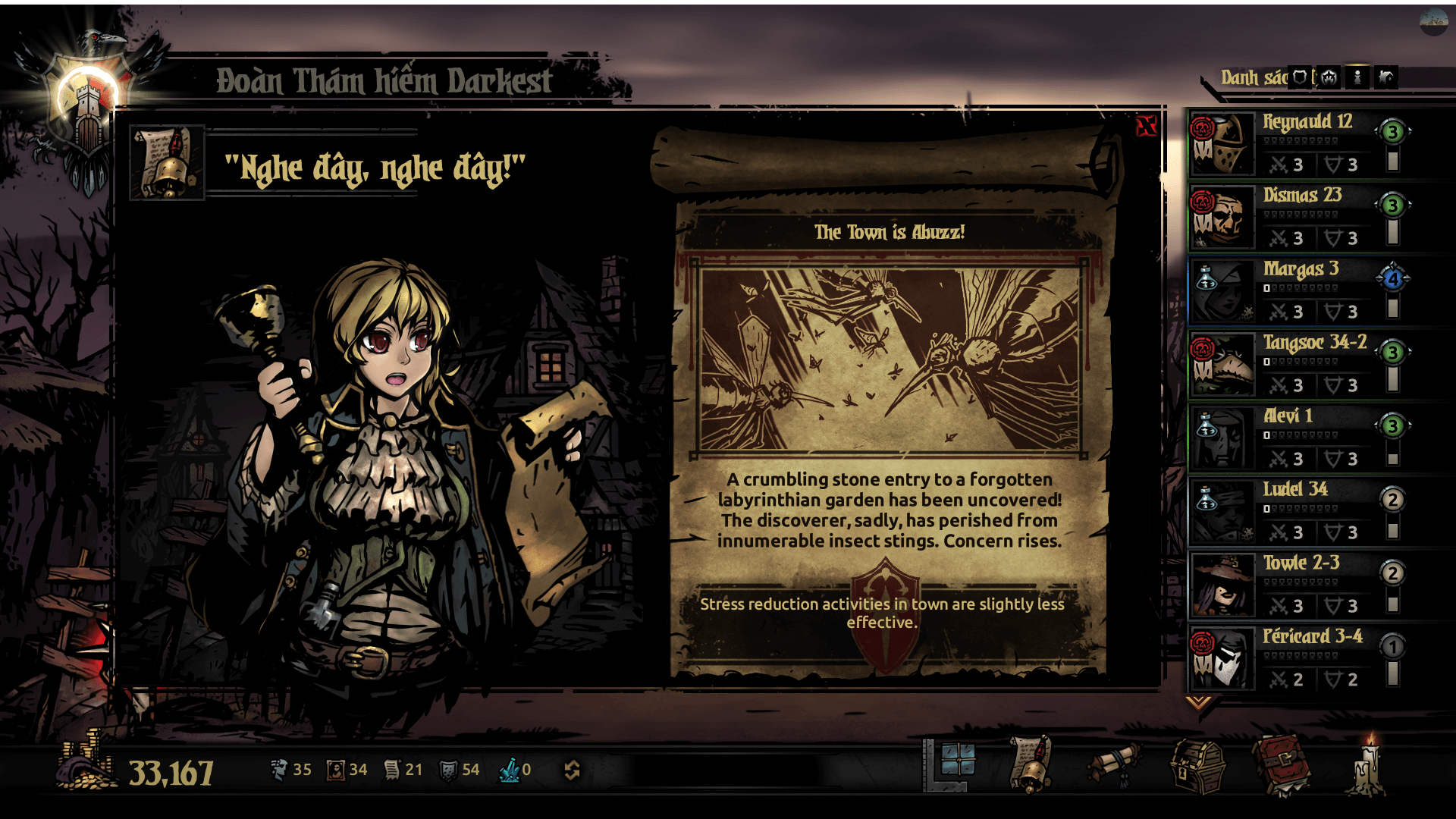
Task: Open the treasure chest inventory
Action: click(1197, 766)
